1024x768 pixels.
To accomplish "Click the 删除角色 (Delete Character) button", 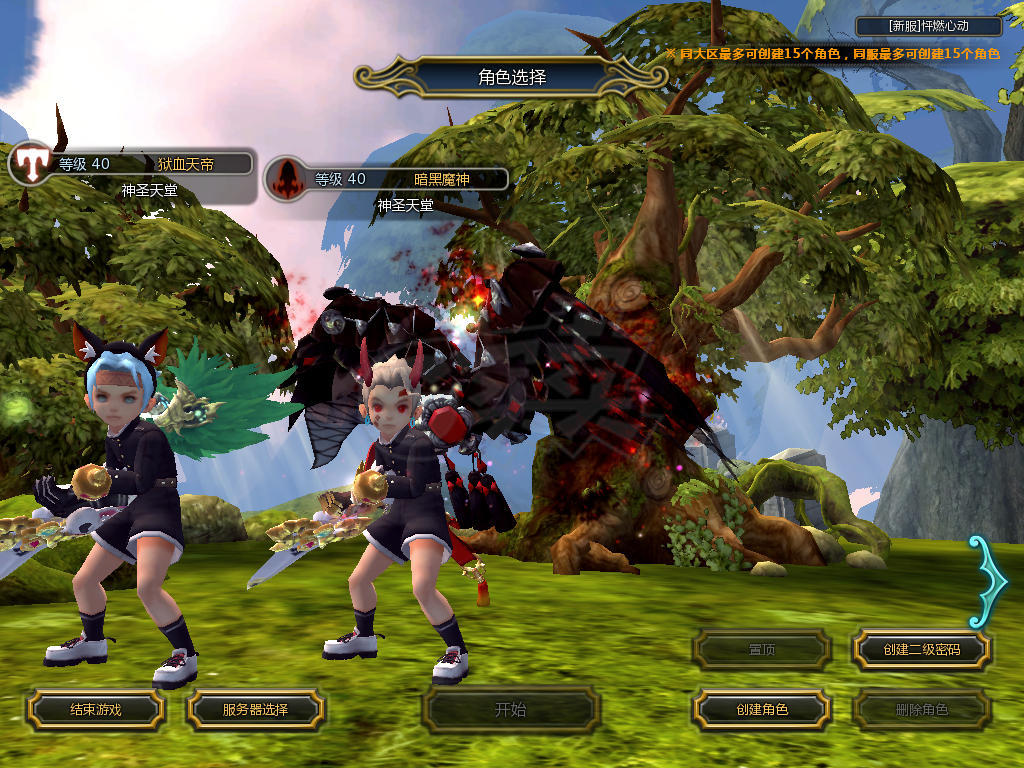I will (921, 710).
